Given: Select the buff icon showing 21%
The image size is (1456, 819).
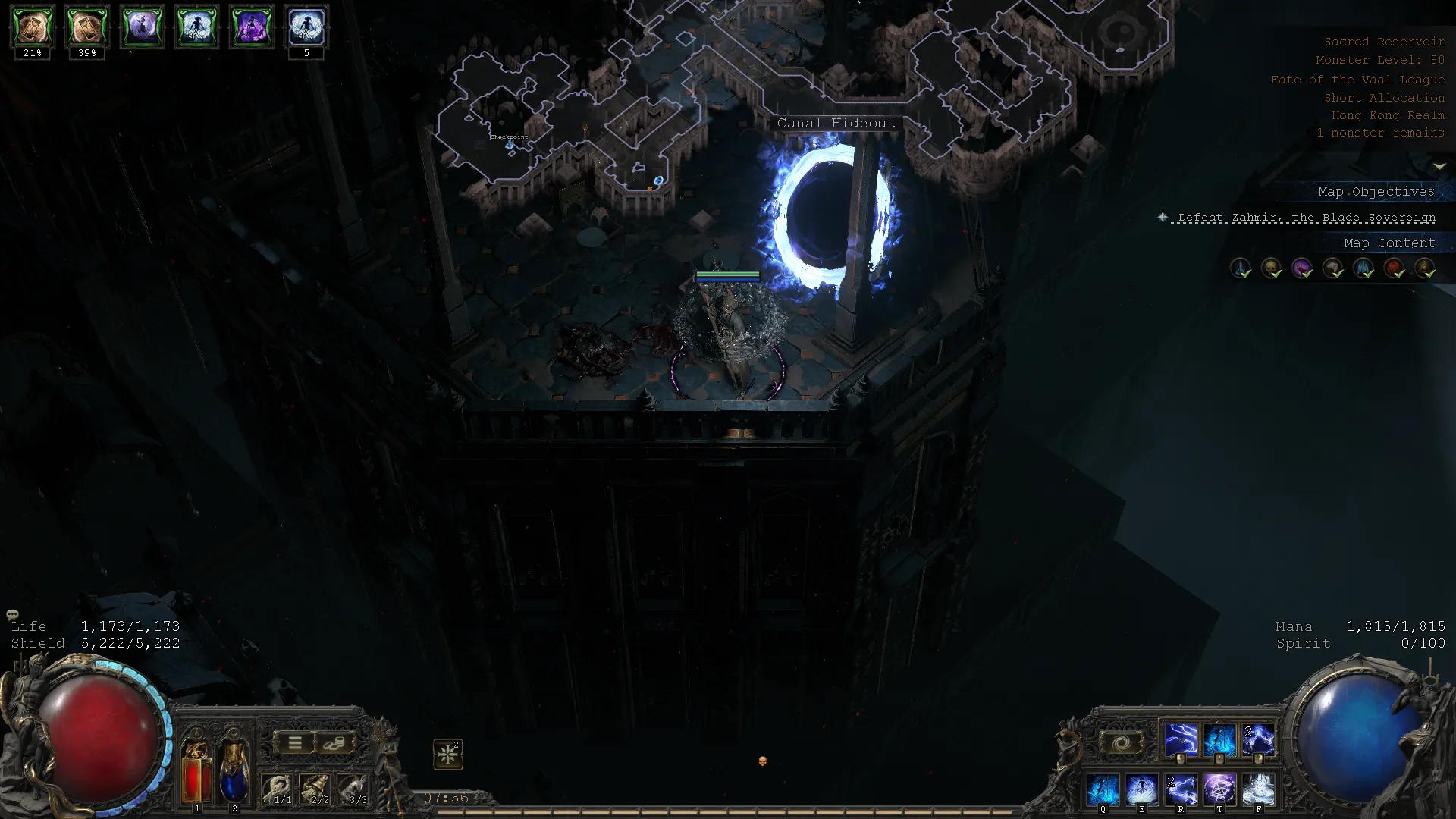Looking at the screenshot, I should (33, 27).
